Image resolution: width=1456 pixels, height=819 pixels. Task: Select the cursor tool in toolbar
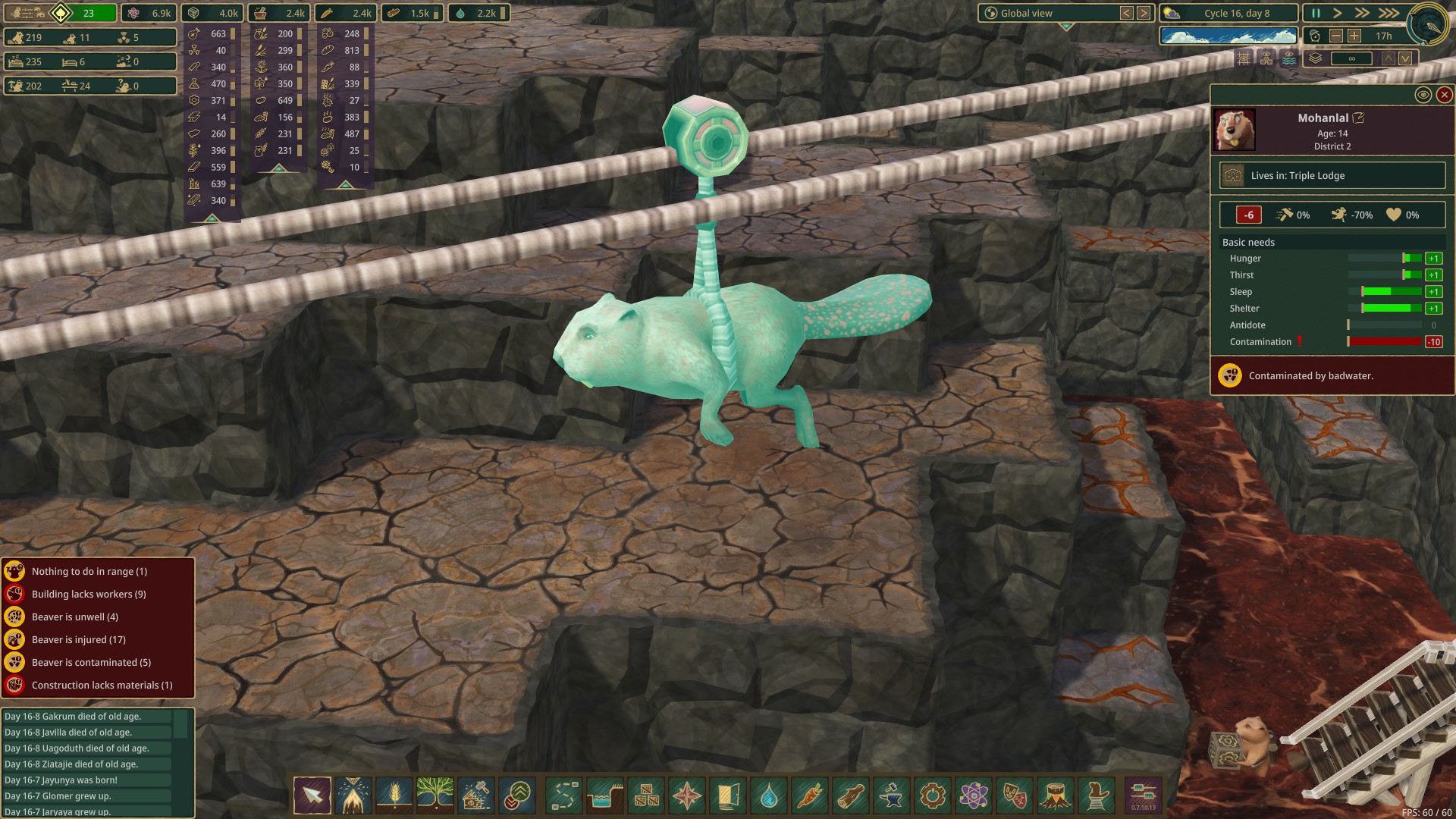(x=312, y=795)
